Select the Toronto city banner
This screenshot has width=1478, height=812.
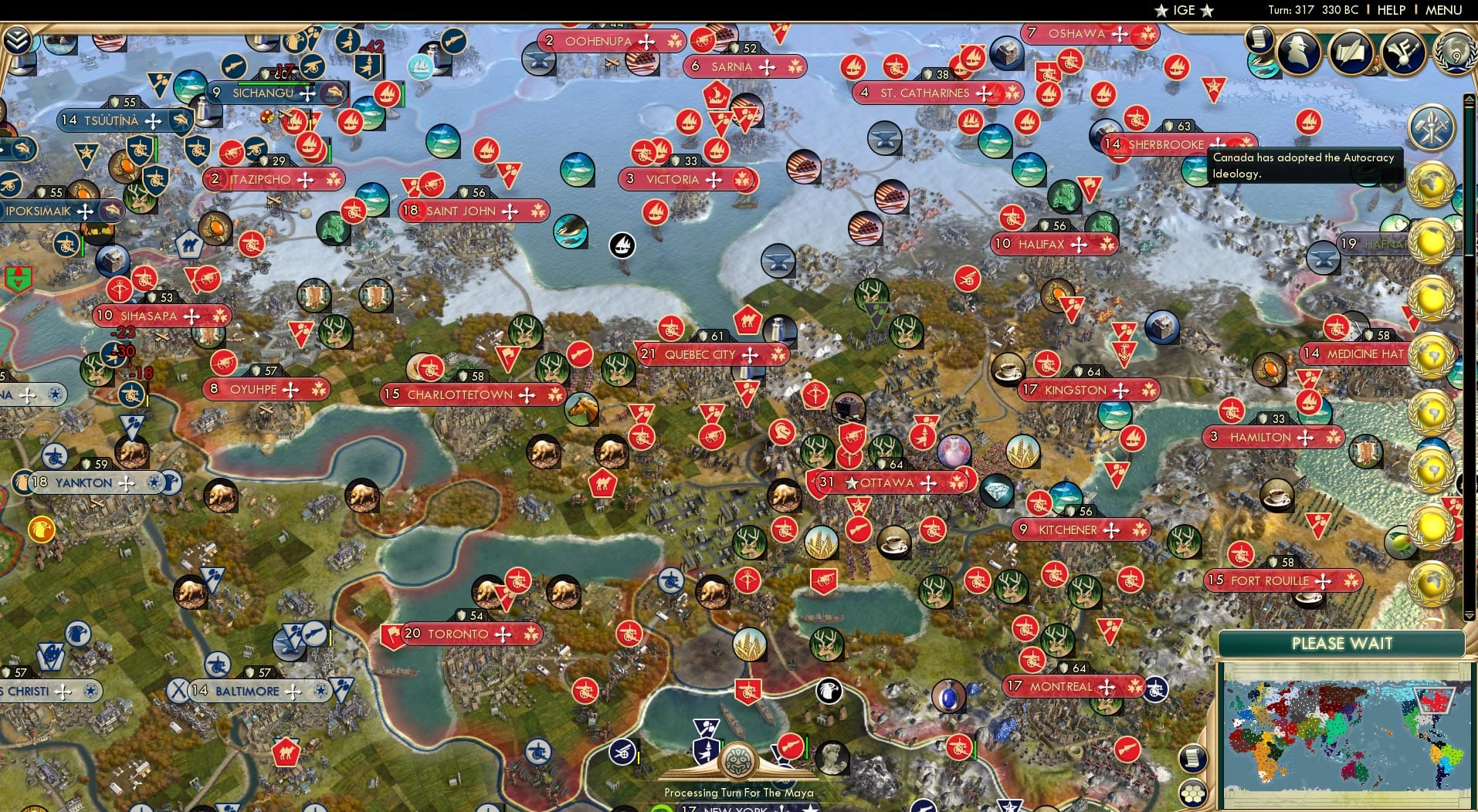click(456, 634)
